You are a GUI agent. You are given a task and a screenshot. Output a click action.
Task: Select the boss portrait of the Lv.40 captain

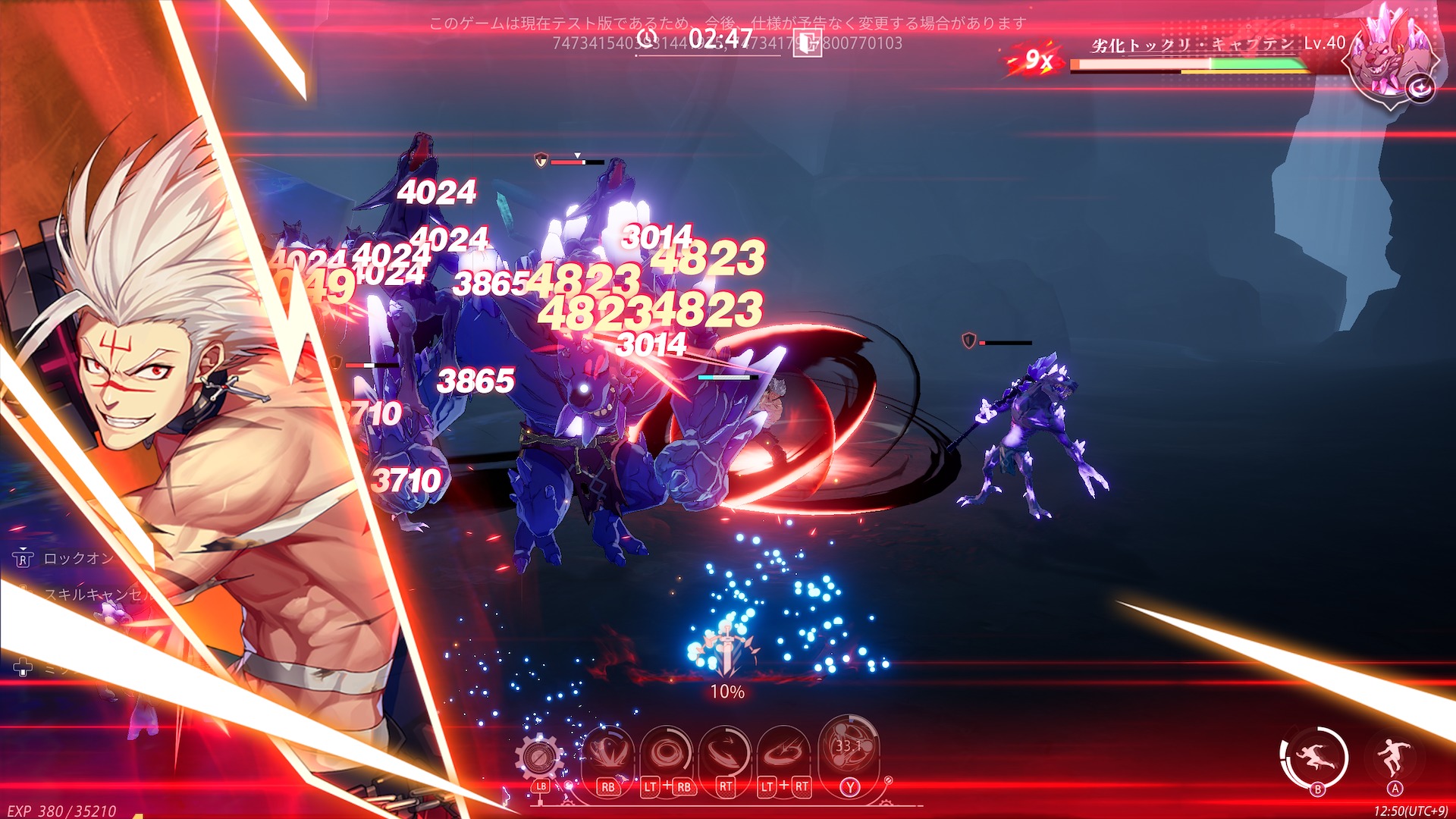(1389, 57)
